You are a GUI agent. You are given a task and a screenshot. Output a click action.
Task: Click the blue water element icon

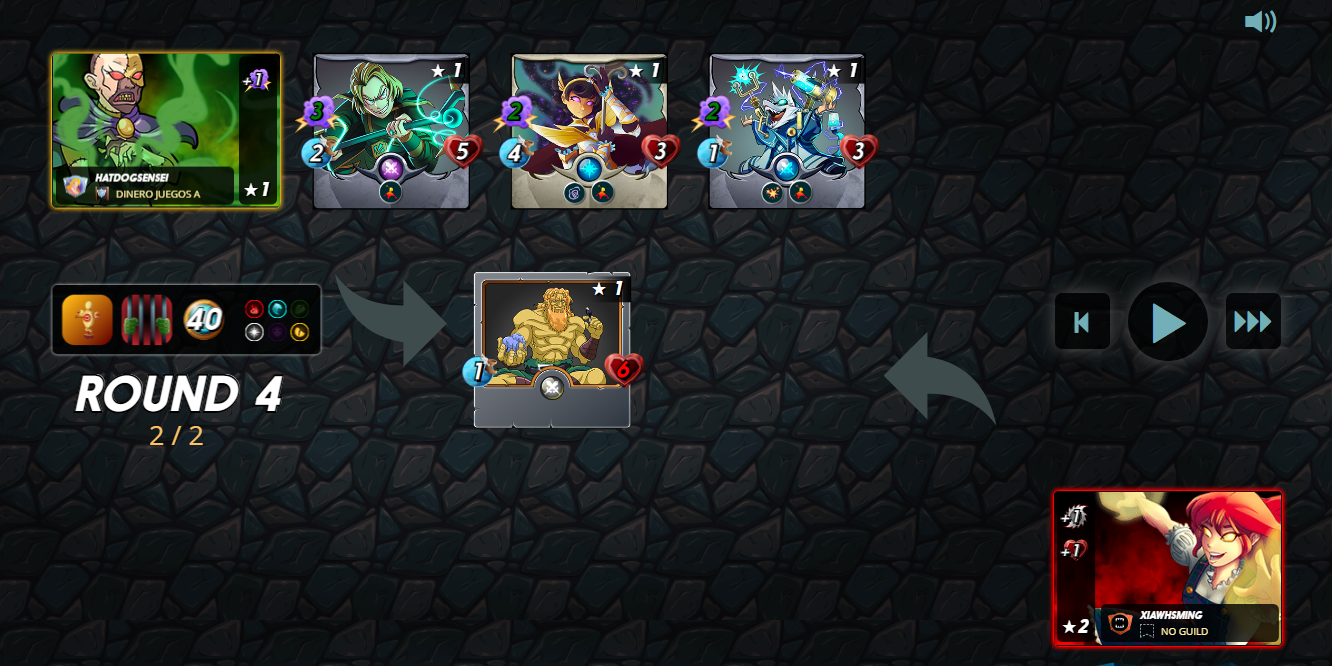277,309
